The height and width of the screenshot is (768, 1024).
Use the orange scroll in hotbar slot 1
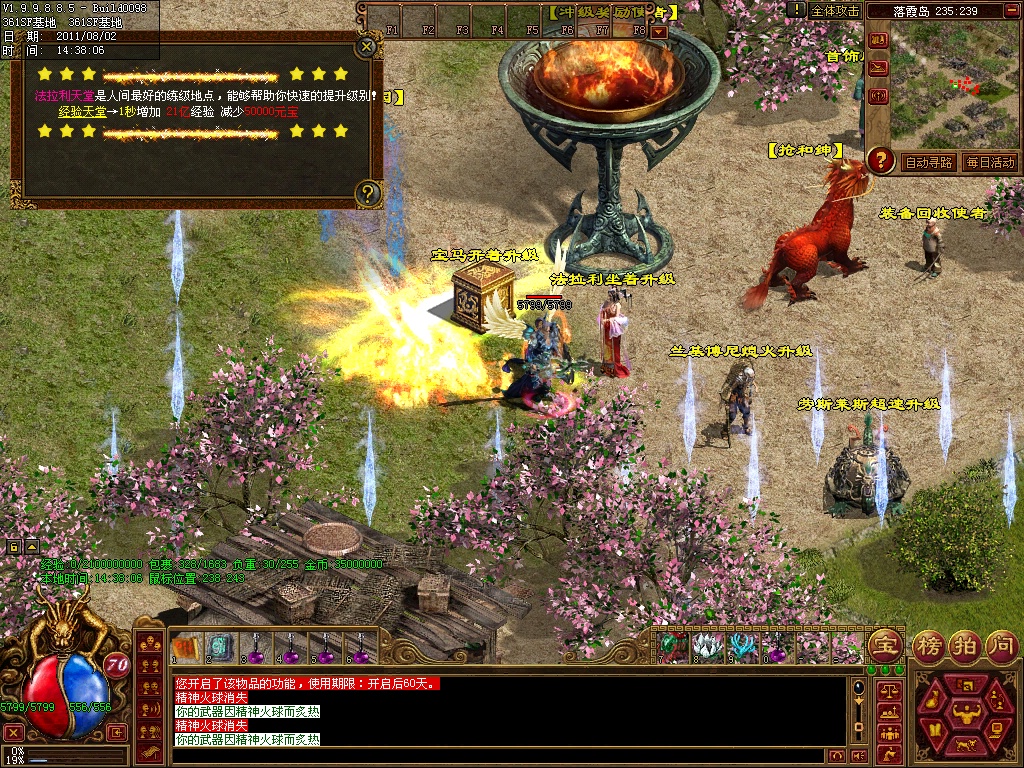(x=184, y=648)
